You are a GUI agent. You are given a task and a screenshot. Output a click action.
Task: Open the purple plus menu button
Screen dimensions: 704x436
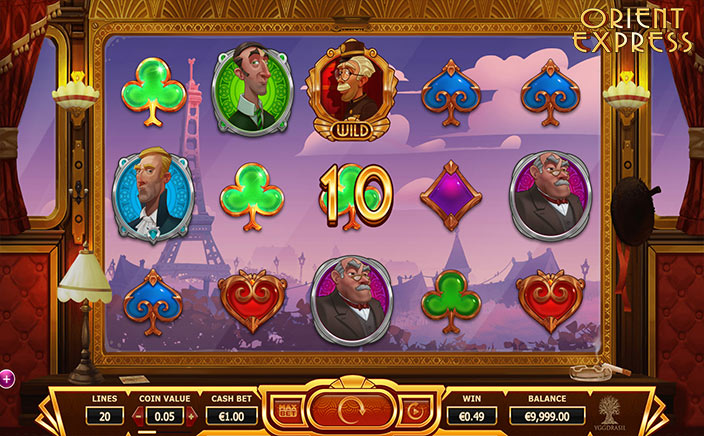tap(5, 378)
